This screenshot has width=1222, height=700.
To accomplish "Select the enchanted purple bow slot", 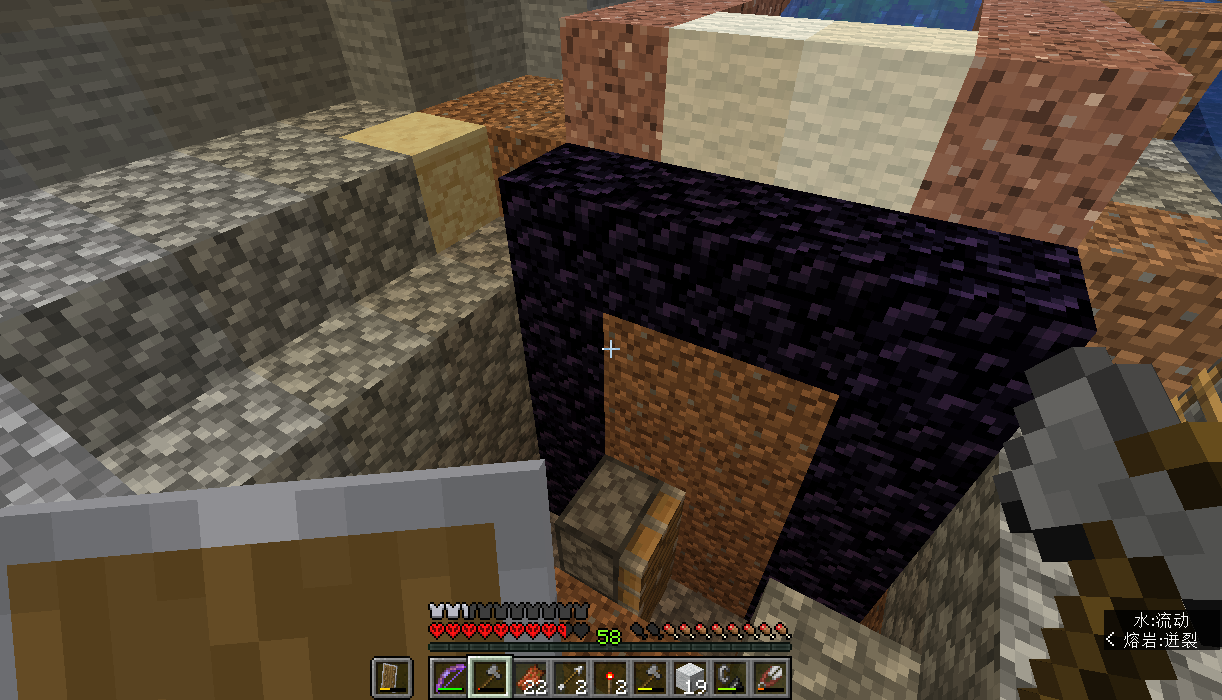I will coord(450,678).
